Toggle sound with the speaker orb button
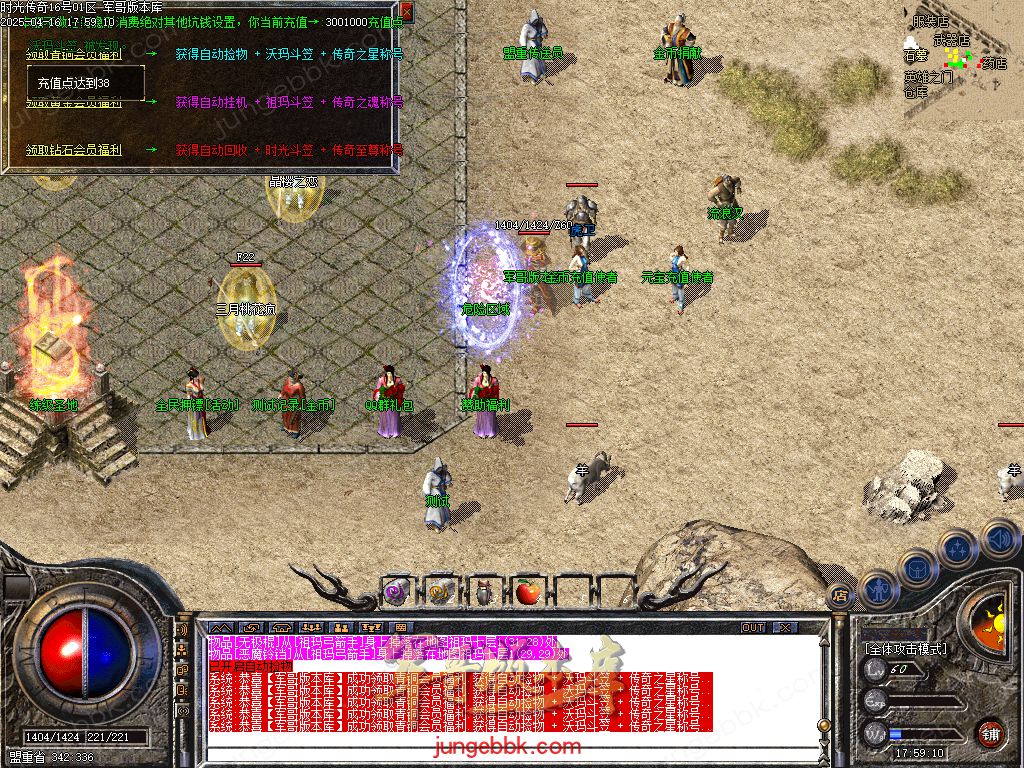 click(x=1000, y=539)
